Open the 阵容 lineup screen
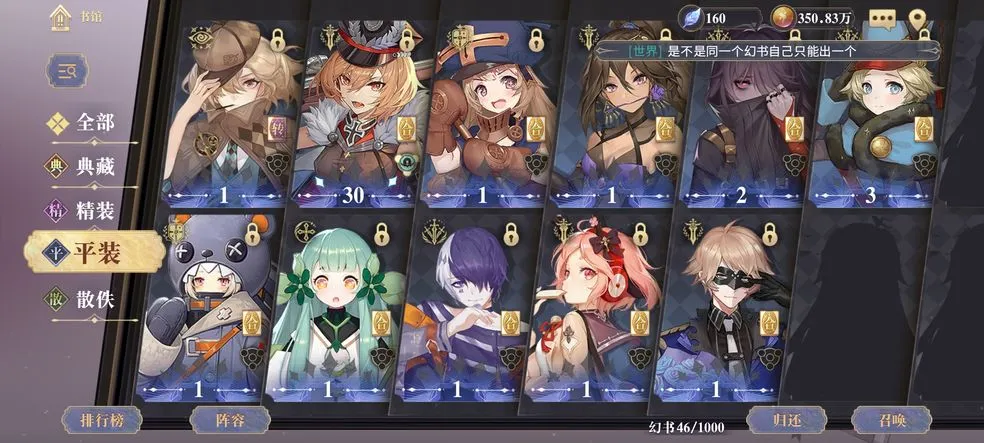 (x=230, y=420)
